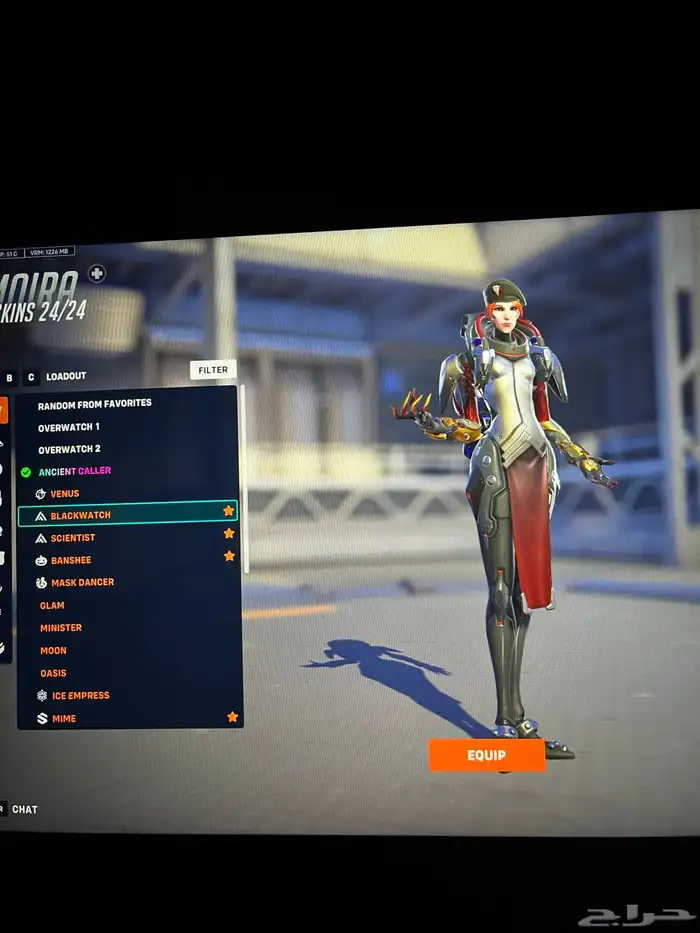This screenshot has width=700, height=933.
Task: Click the plus icon beside Moira's name
Action: point(96,273)
